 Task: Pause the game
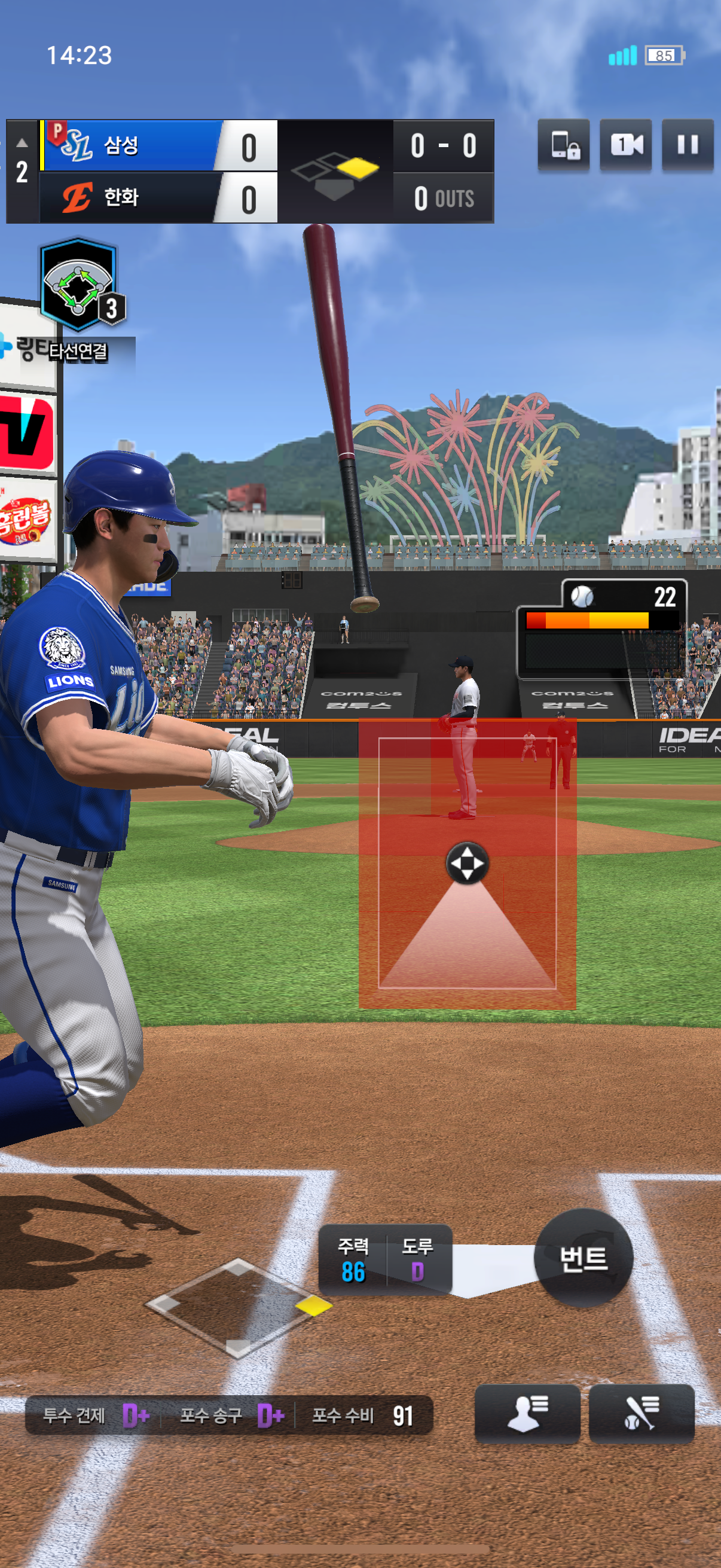point(687,145)
